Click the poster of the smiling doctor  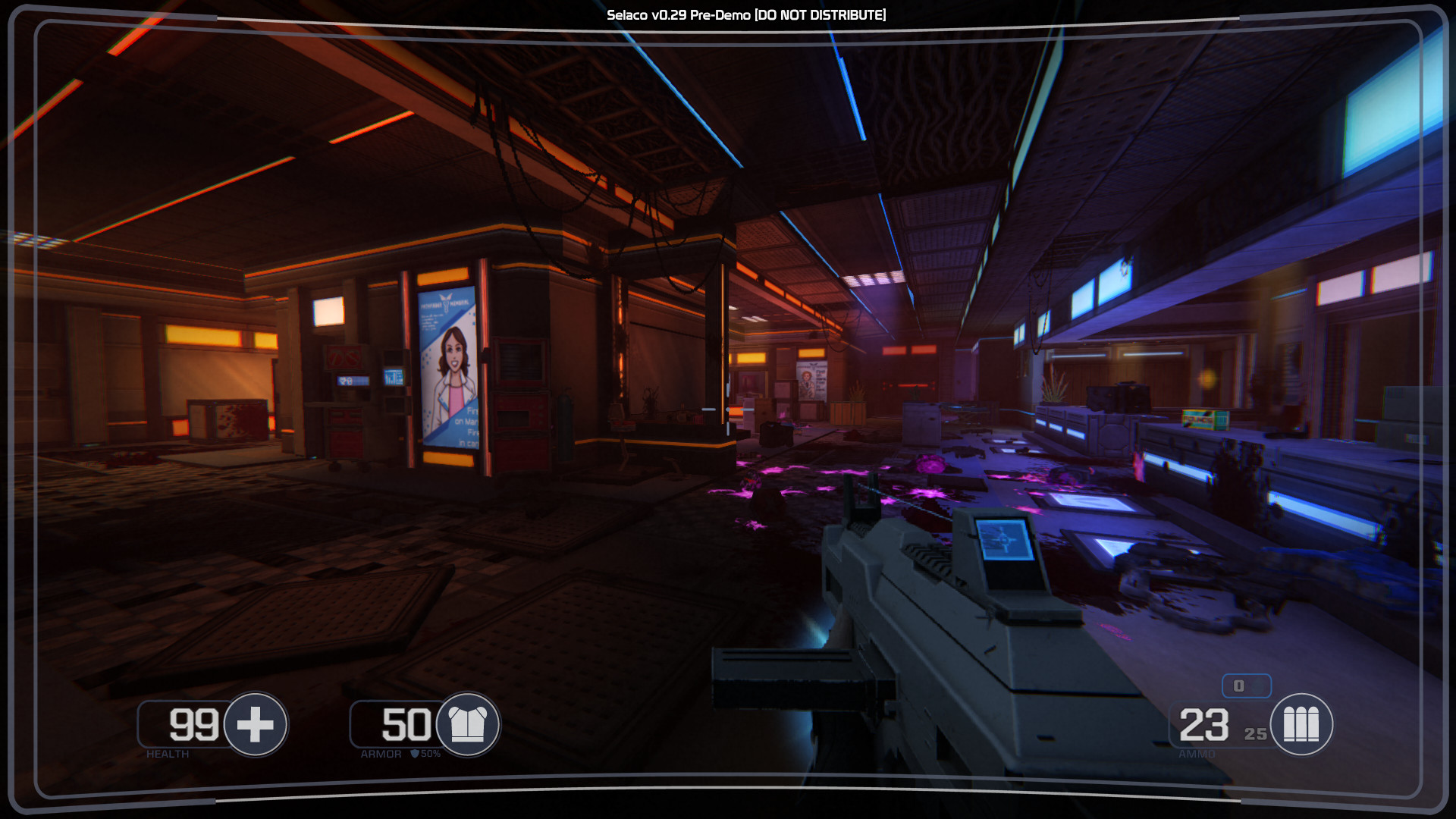coord(452,356)
